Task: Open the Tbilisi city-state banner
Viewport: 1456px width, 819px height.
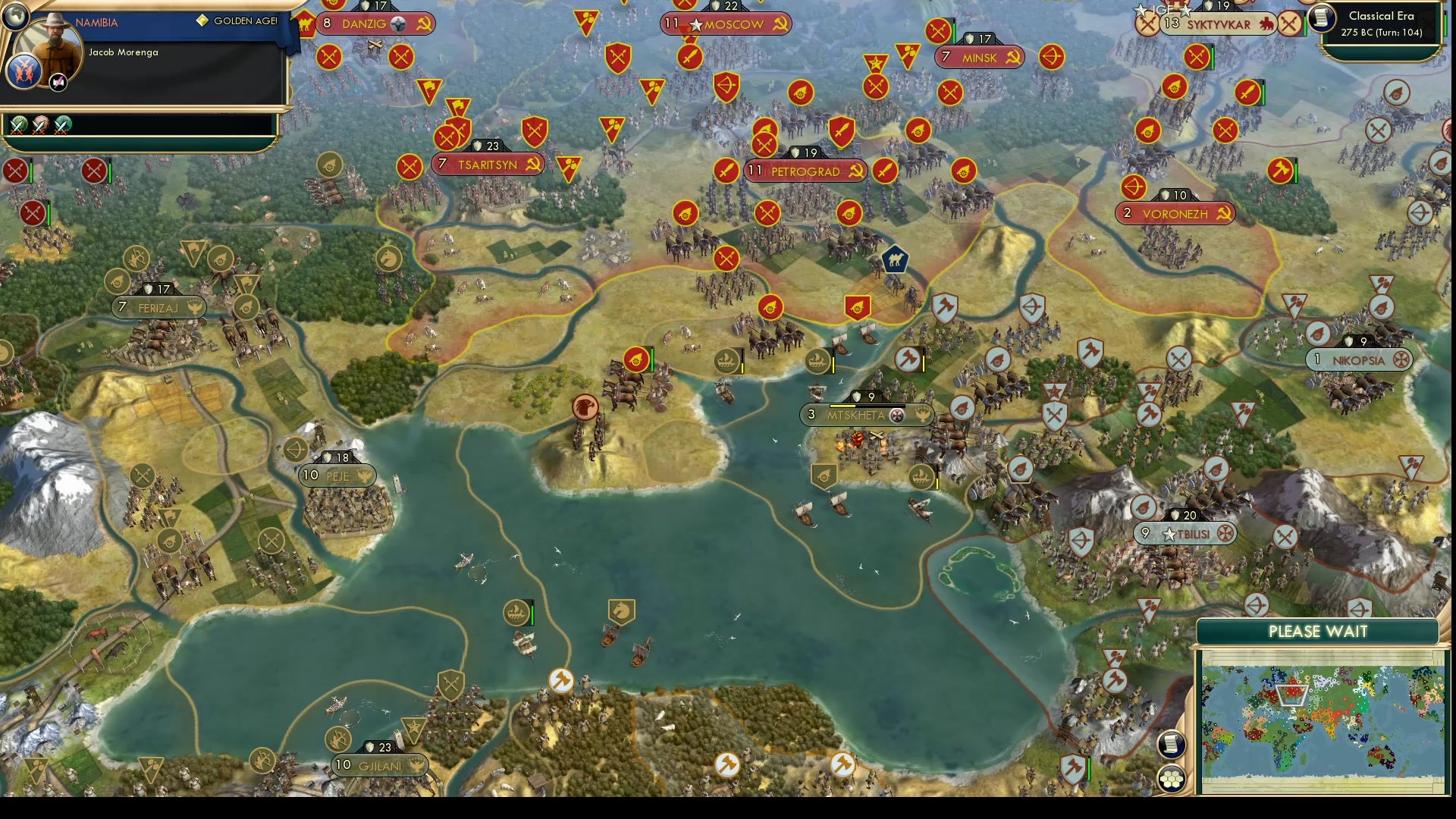Action: tap(1187, 533)
